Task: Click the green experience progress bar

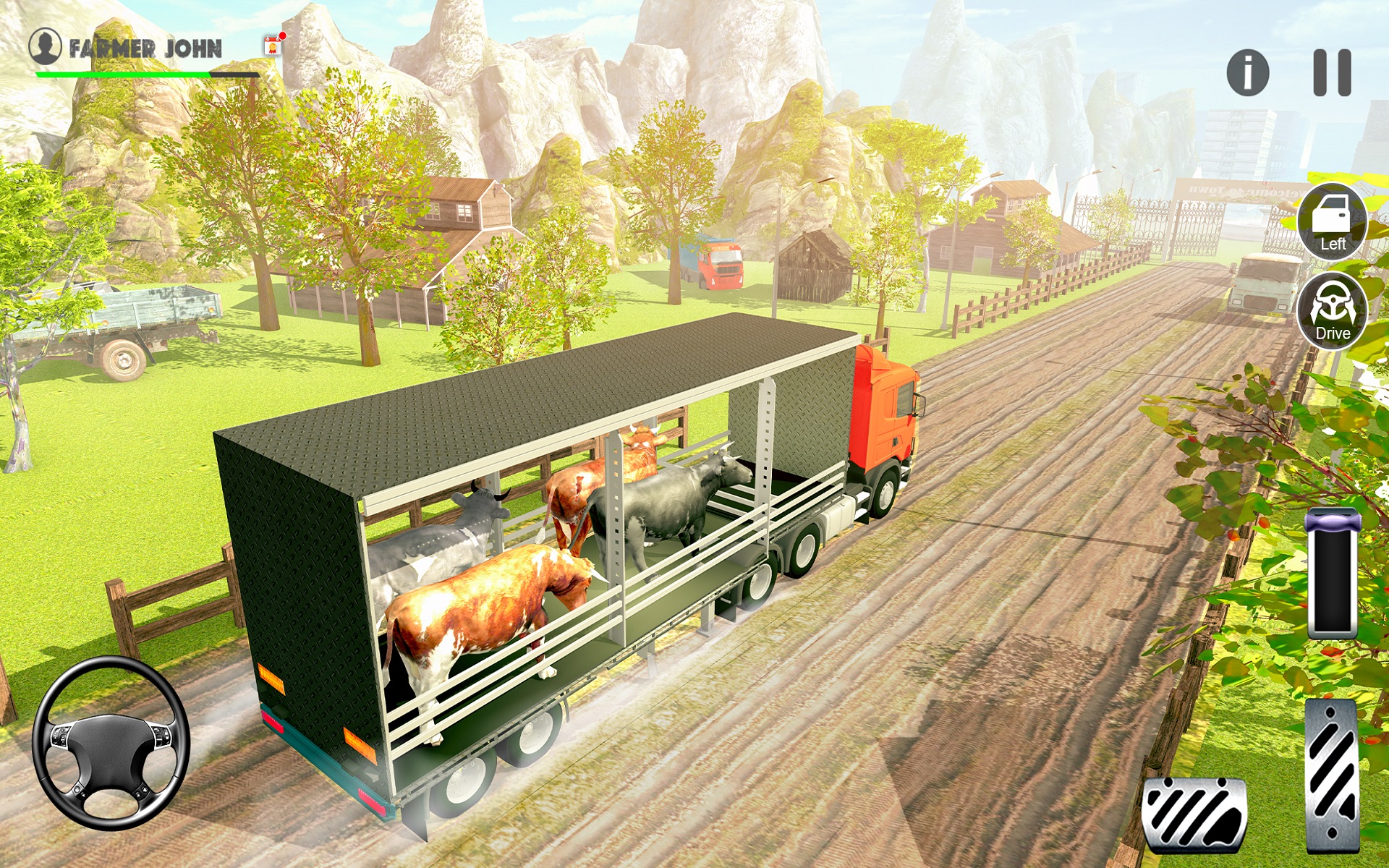Action: (x=123, y=75)
